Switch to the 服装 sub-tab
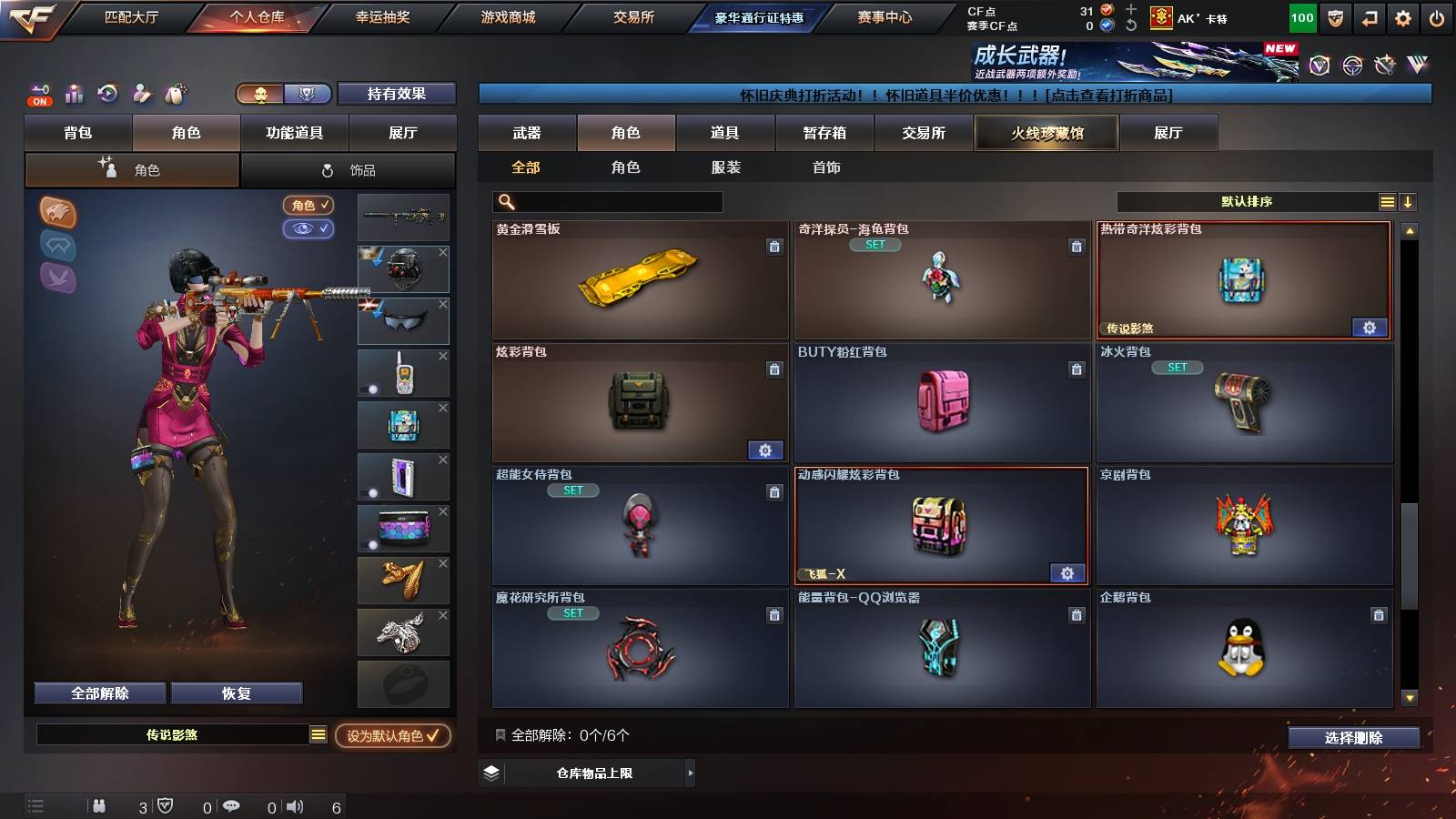1456x819 pixels. (726, 167)
